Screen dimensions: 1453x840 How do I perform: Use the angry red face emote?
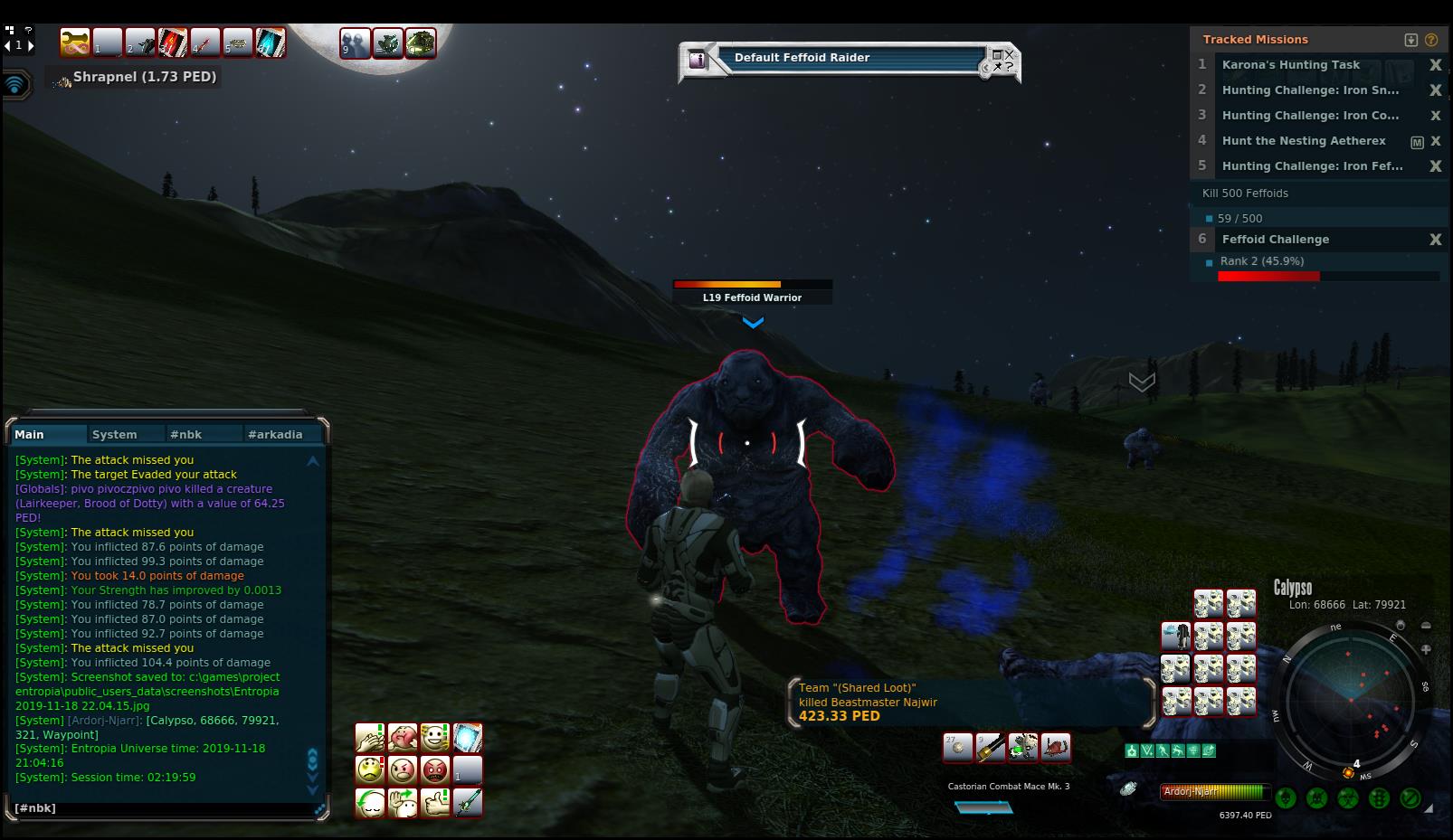point(435,770)
